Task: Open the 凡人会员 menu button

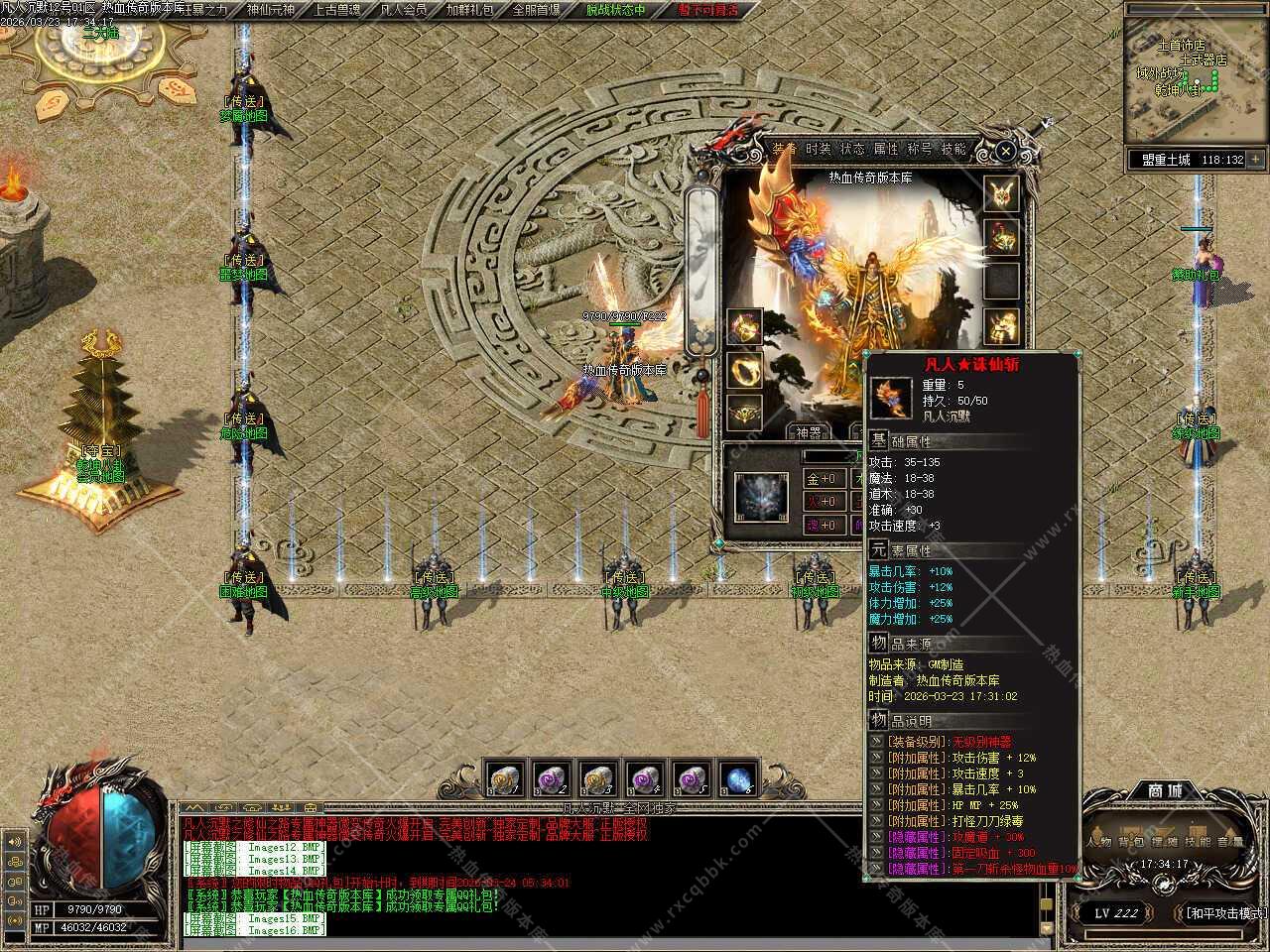Action: (403, 10)
